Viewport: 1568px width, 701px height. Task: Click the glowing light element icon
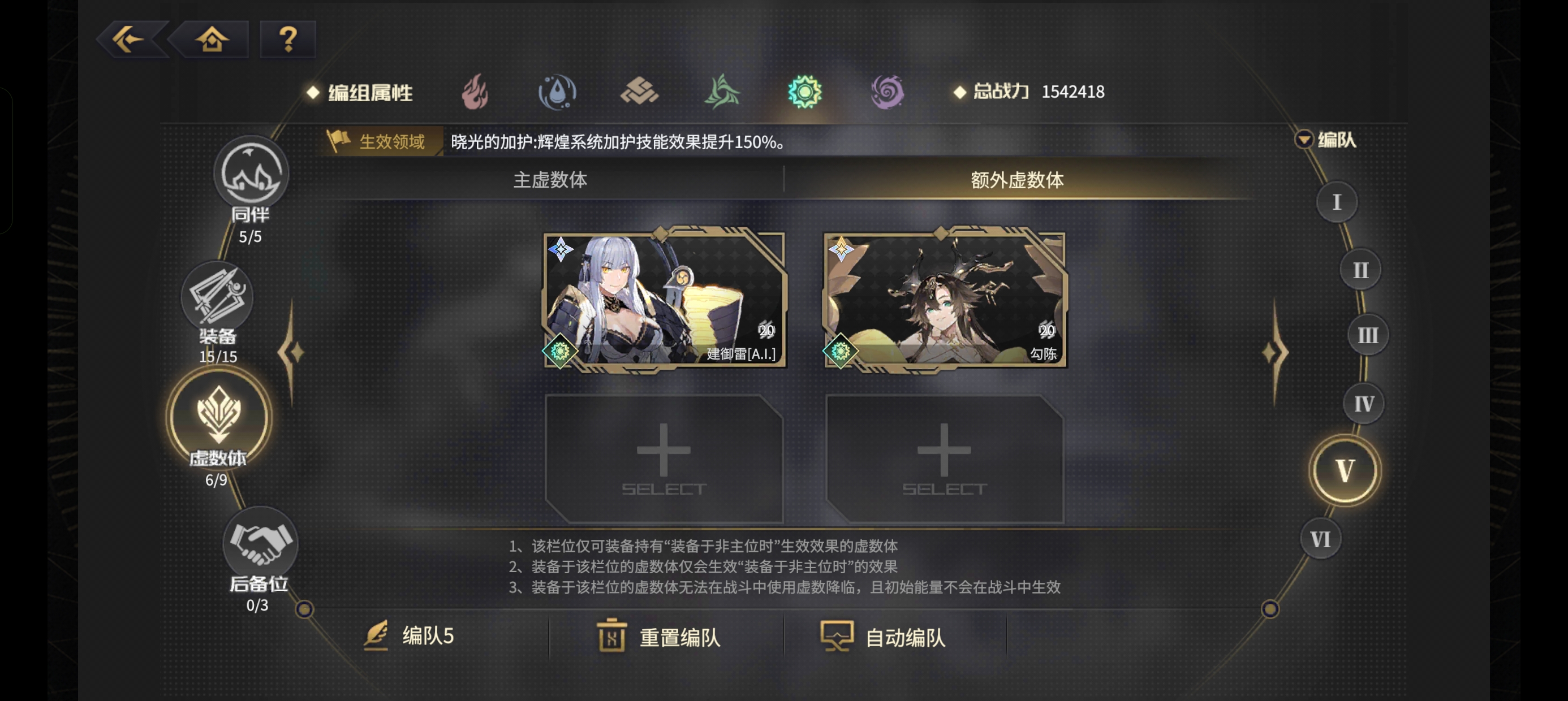pyautogui.click(x=805, y=91)
